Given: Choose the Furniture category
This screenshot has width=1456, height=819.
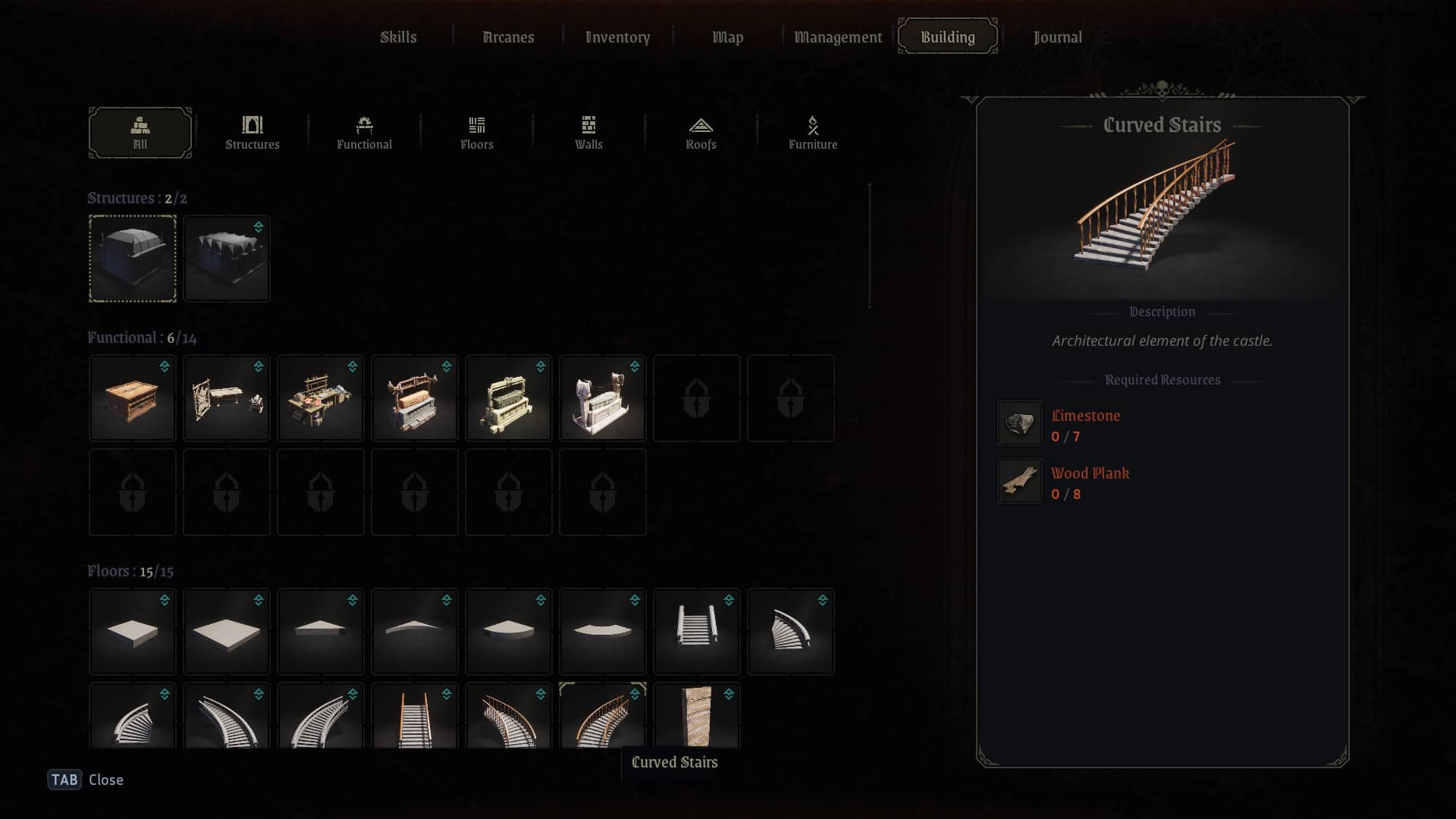Looking at the screenshot, I should (812, 133).
